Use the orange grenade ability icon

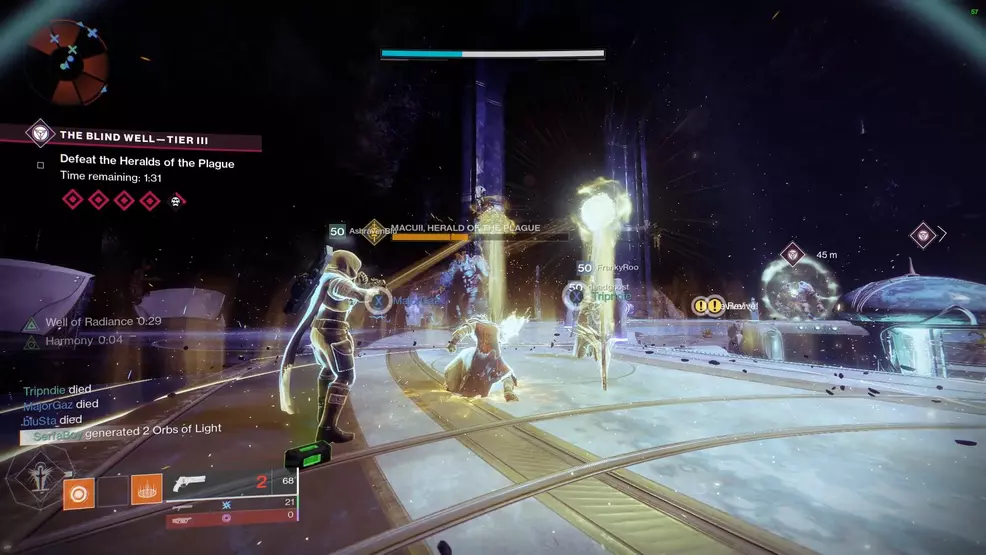(79, 493)
